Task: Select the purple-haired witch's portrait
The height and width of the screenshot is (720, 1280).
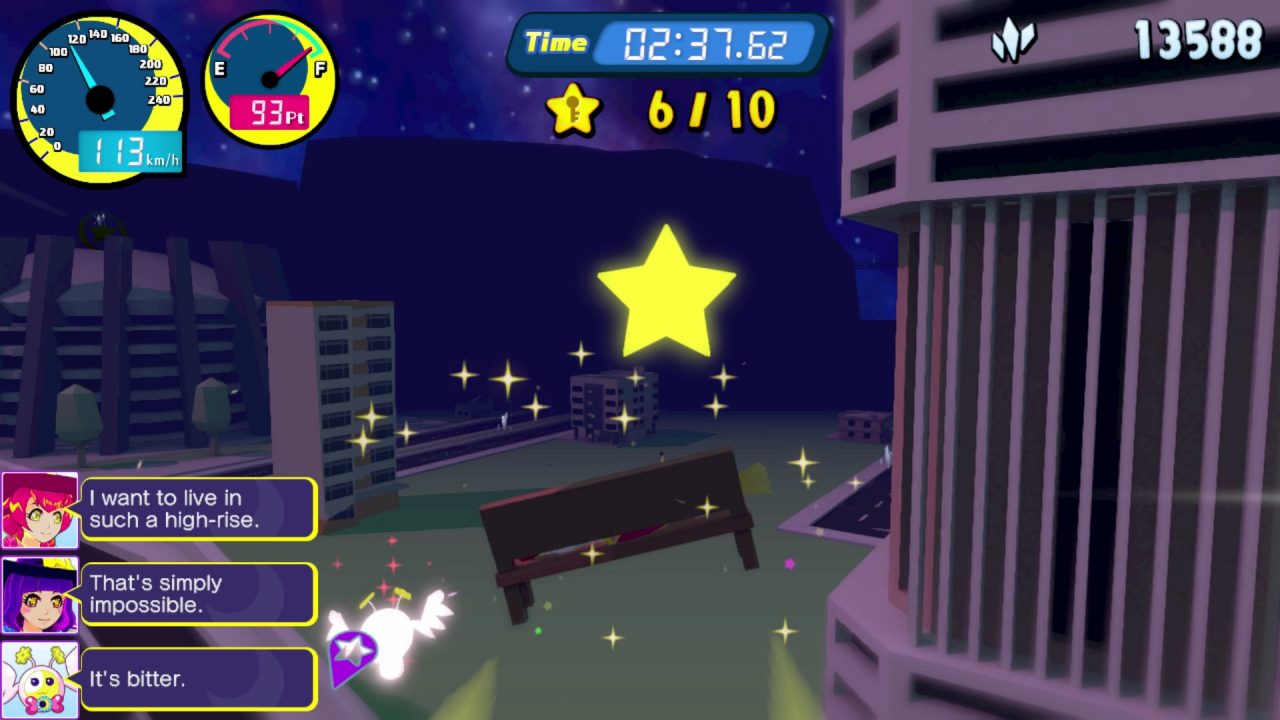Action: pyautogui.click(x=40, y=595)
